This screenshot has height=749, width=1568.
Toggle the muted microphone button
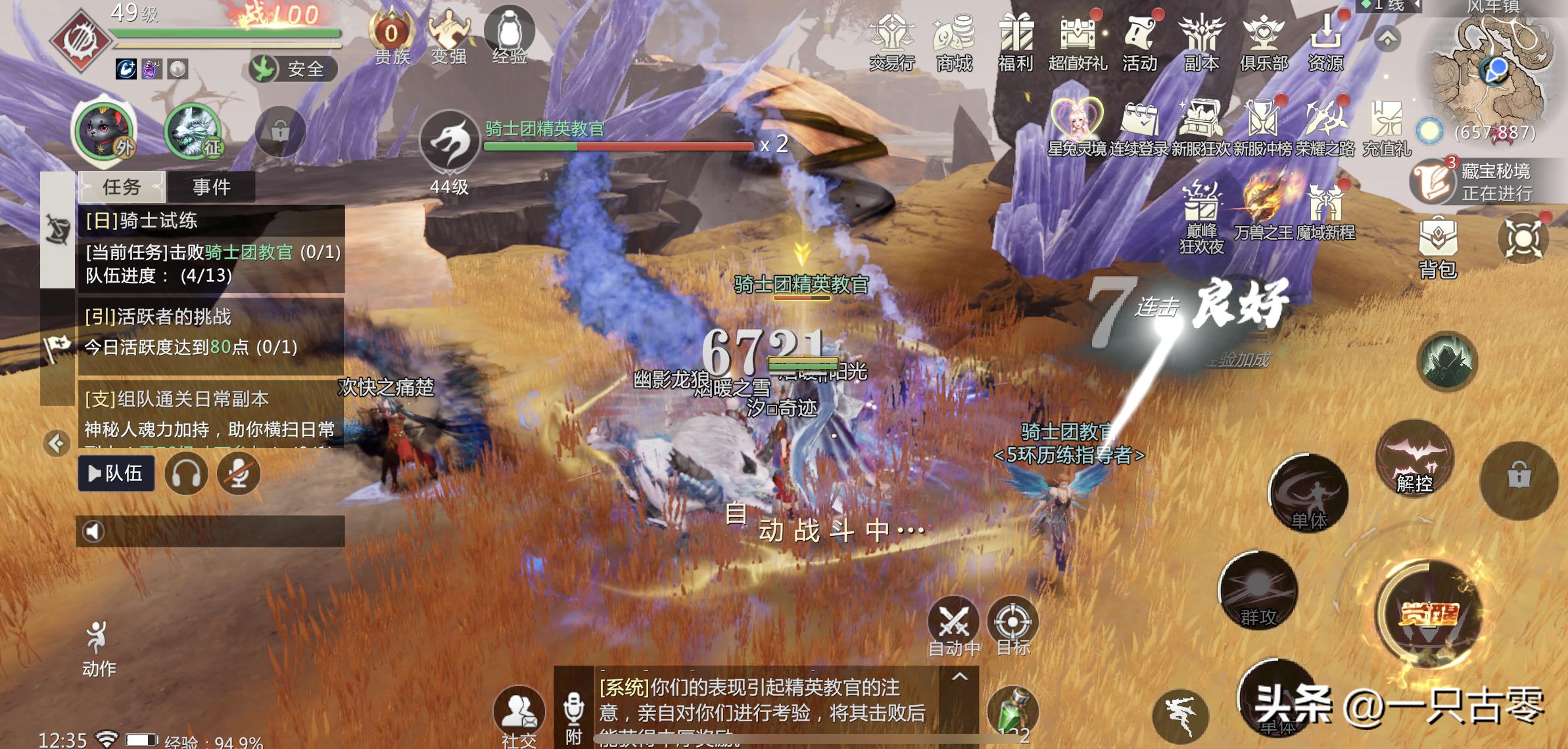pyautogui.click(x=239, y=473)
